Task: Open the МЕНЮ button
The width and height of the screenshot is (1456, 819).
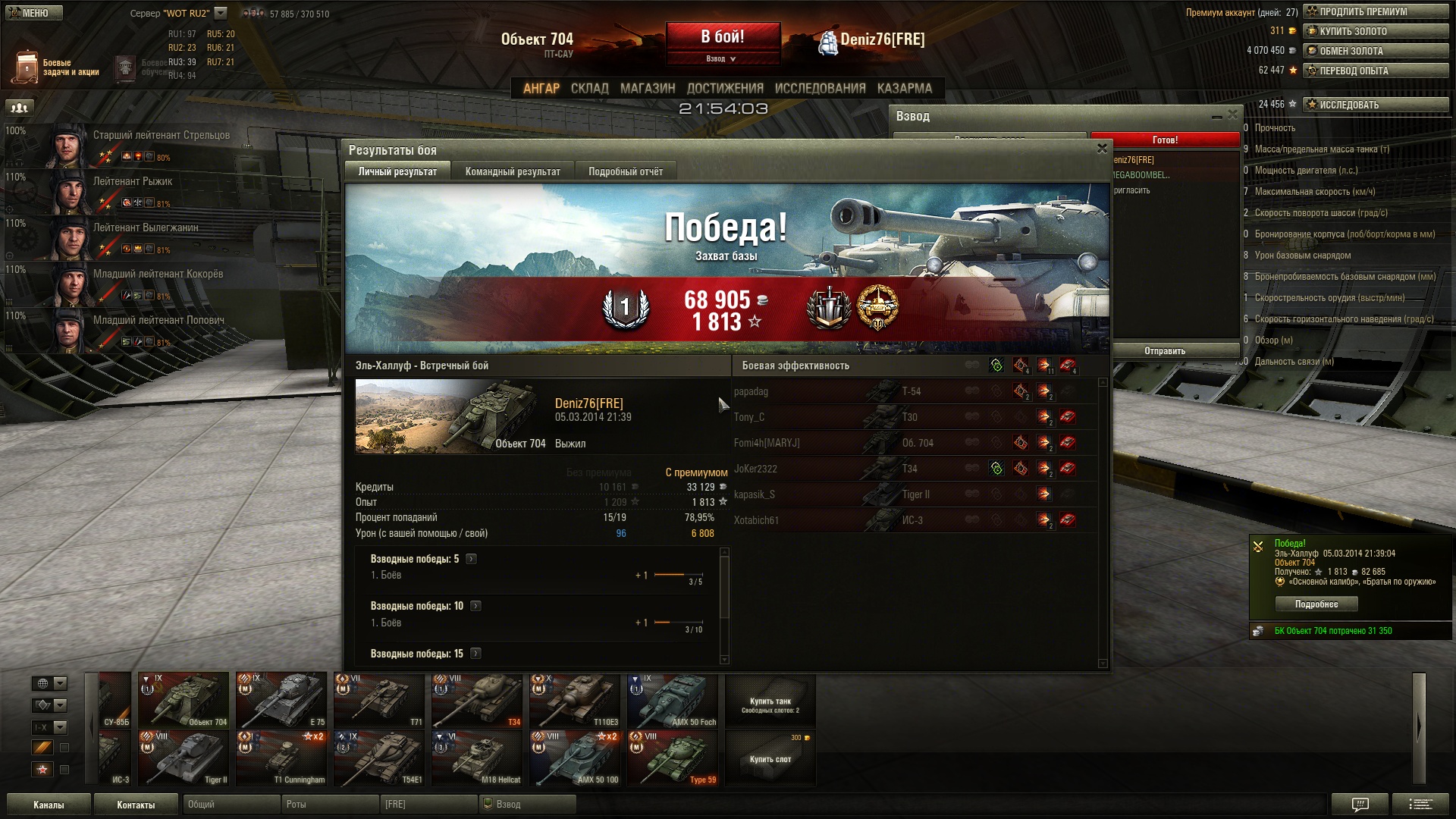Action: click(x=33, y=13)
